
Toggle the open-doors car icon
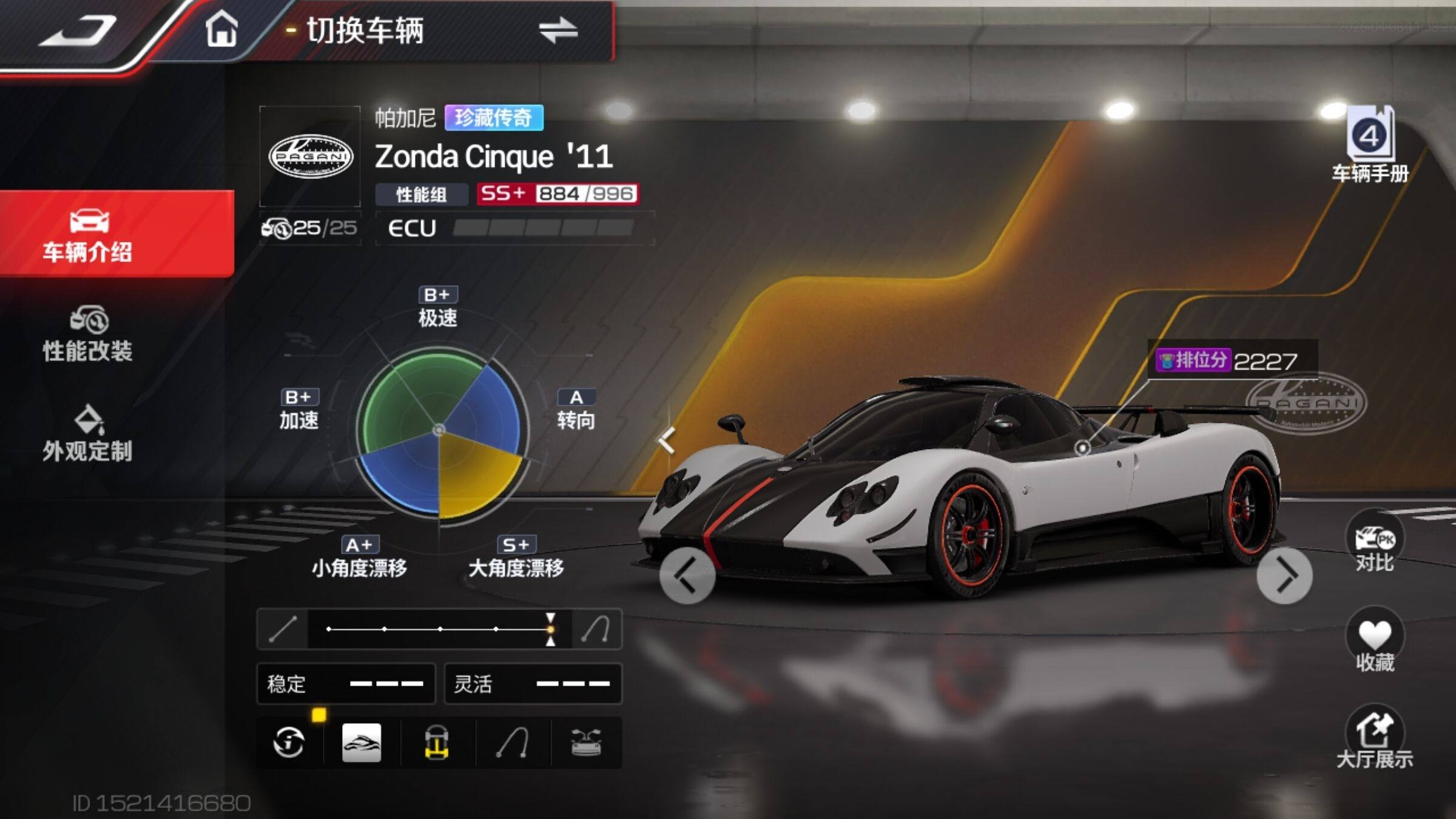586,742
